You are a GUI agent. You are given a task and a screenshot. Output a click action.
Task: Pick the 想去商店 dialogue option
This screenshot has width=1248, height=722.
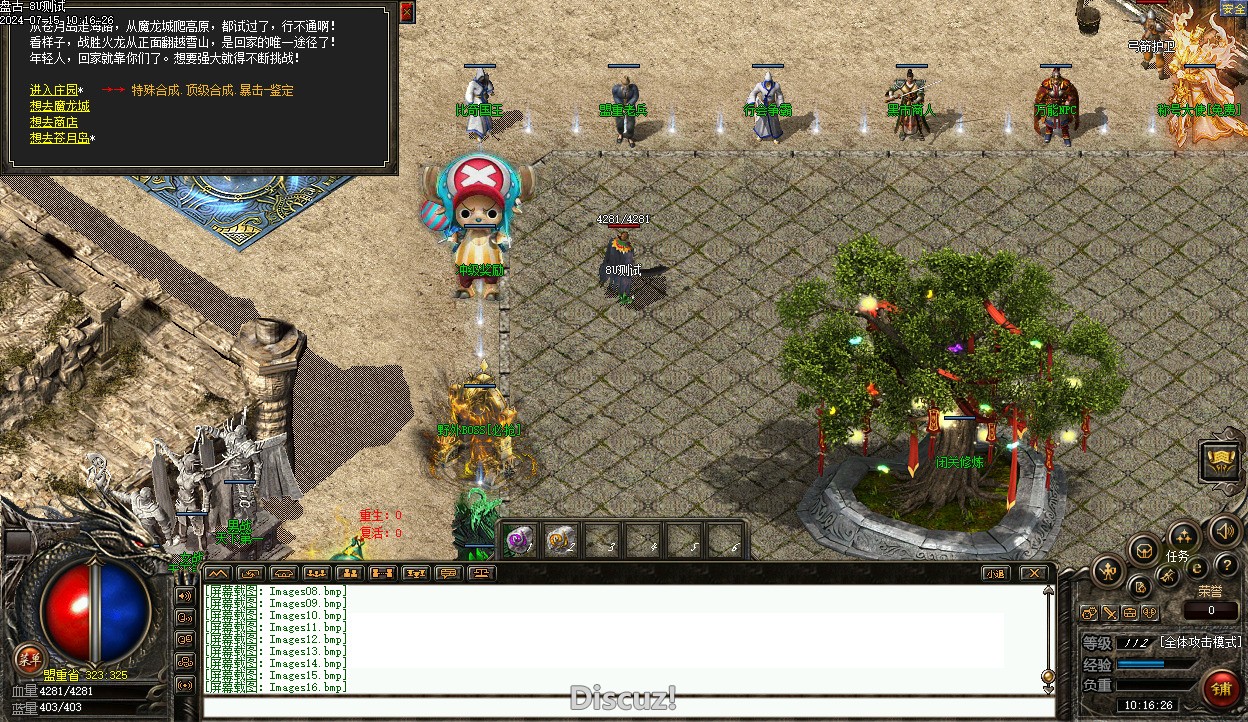(x=54, y=122)
